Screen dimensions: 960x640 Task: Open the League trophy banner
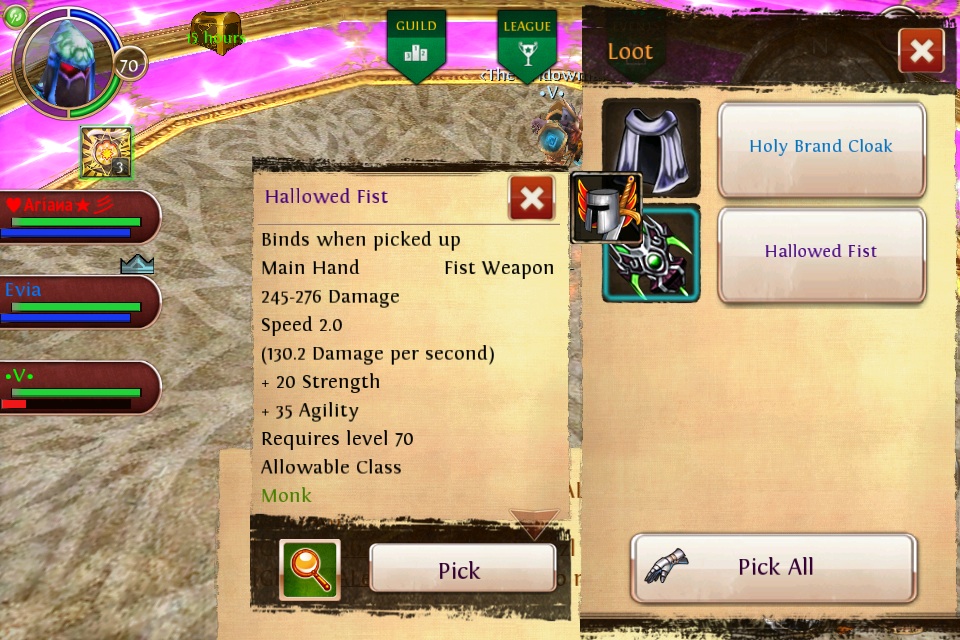click(527, 45)
